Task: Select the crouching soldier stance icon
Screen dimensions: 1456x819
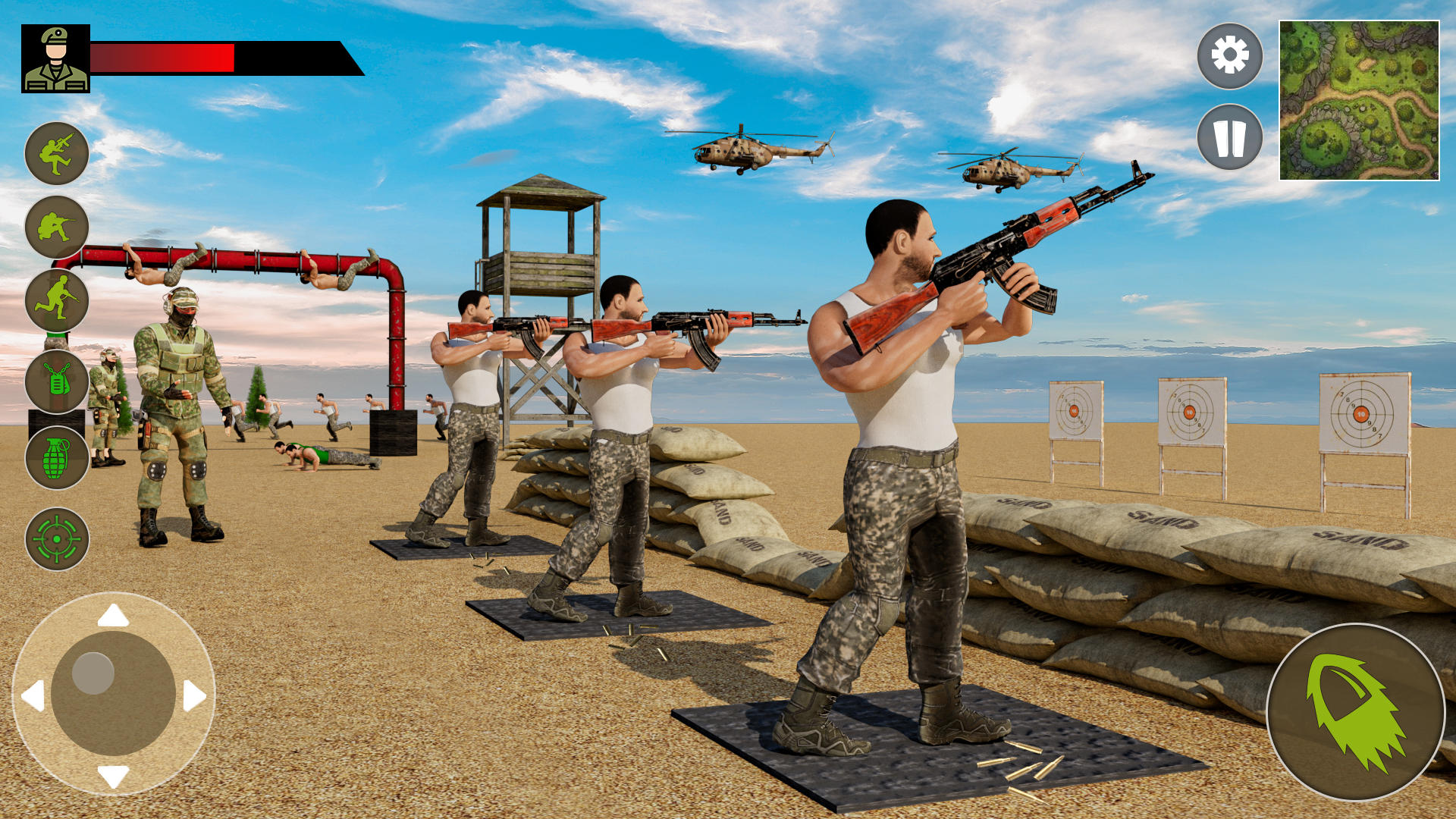Action: [x=57, y=226]
